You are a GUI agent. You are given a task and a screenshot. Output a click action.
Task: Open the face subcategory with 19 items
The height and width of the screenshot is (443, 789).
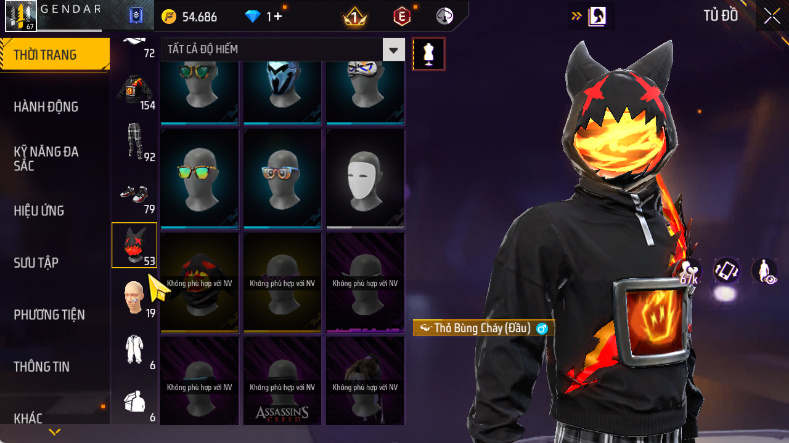pos(134,296)
